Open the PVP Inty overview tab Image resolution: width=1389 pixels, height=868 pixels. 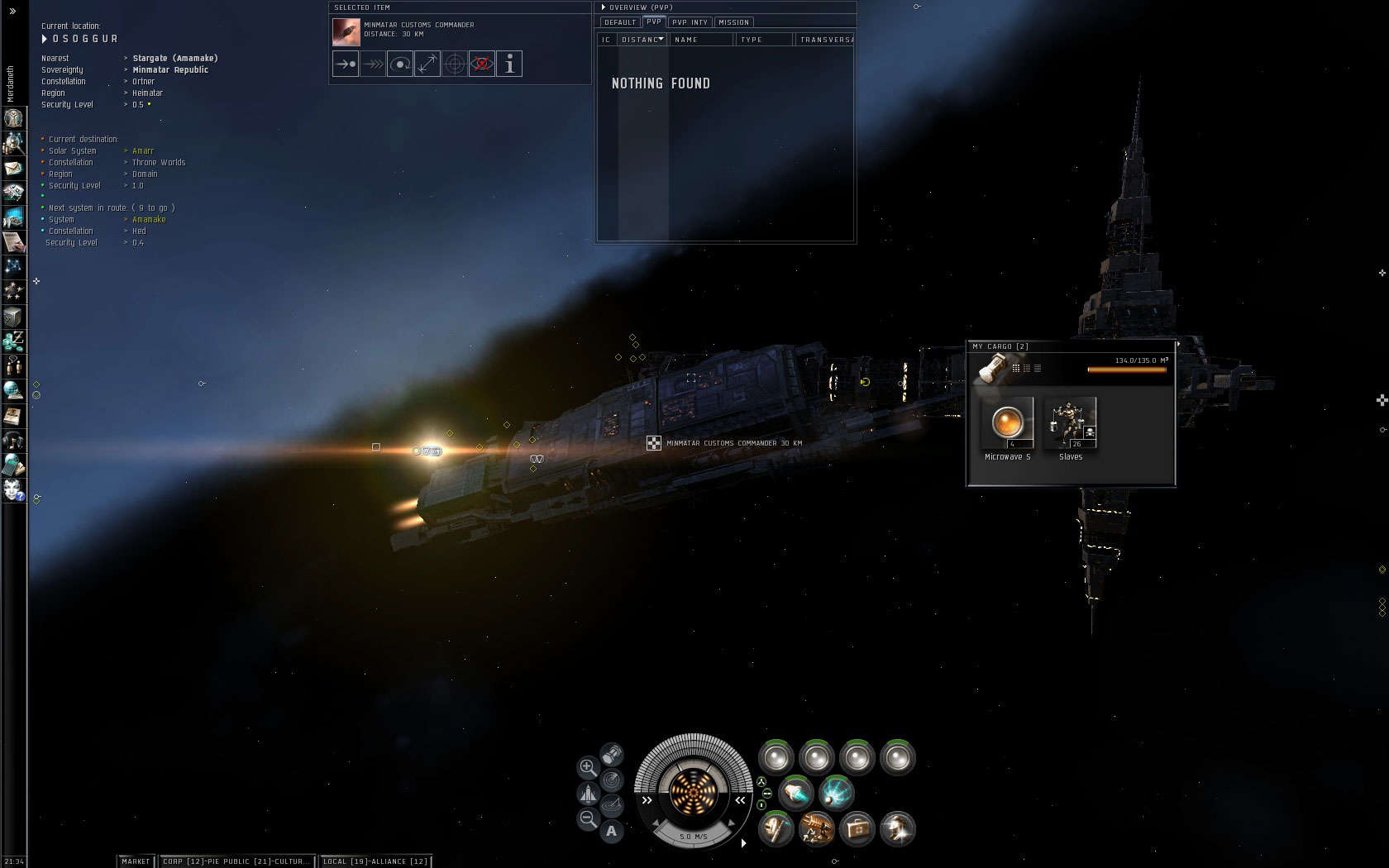click(x=690, y=22)
